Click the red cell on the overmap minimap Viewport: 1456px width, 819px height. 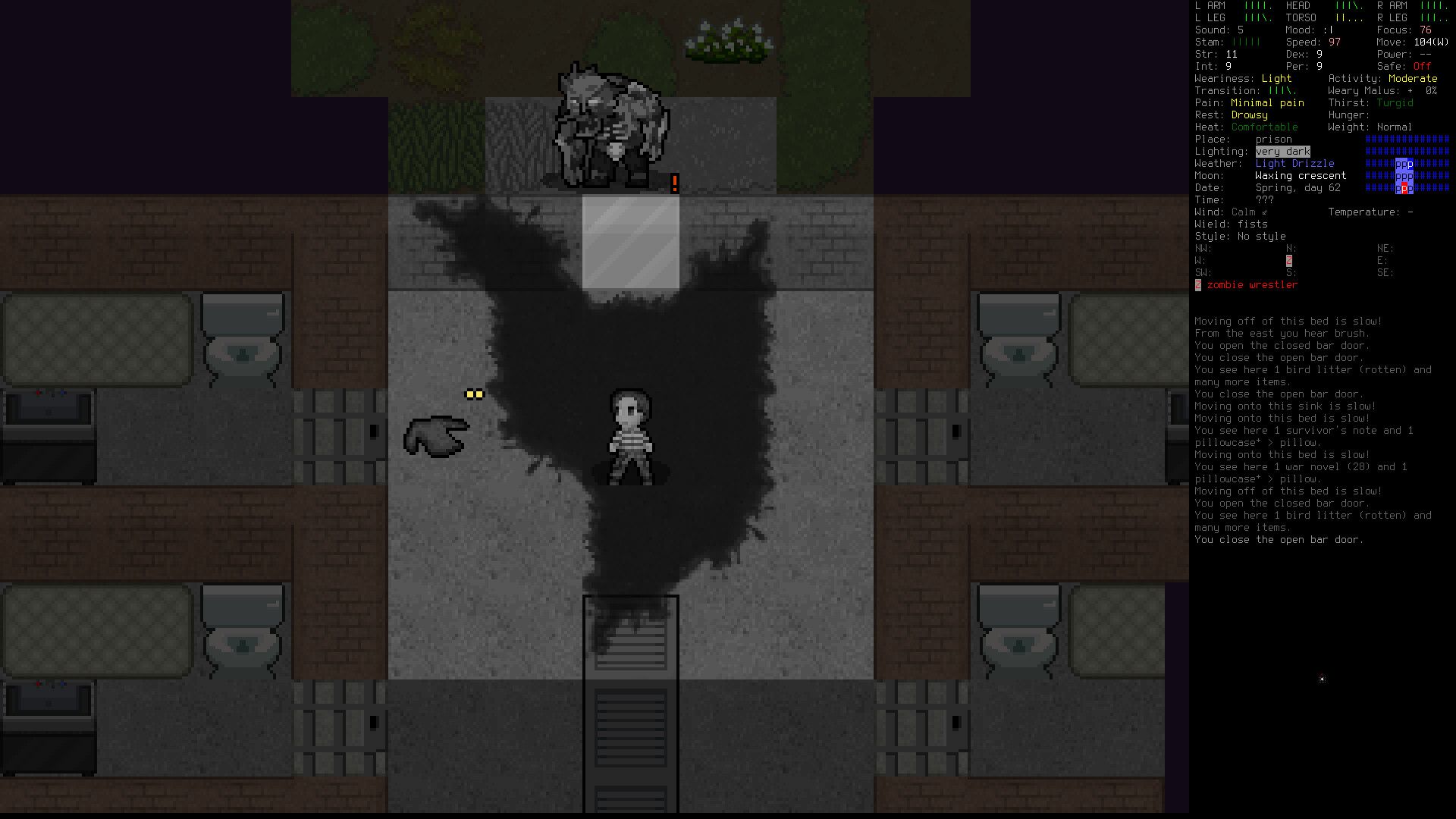[1402, 189]
